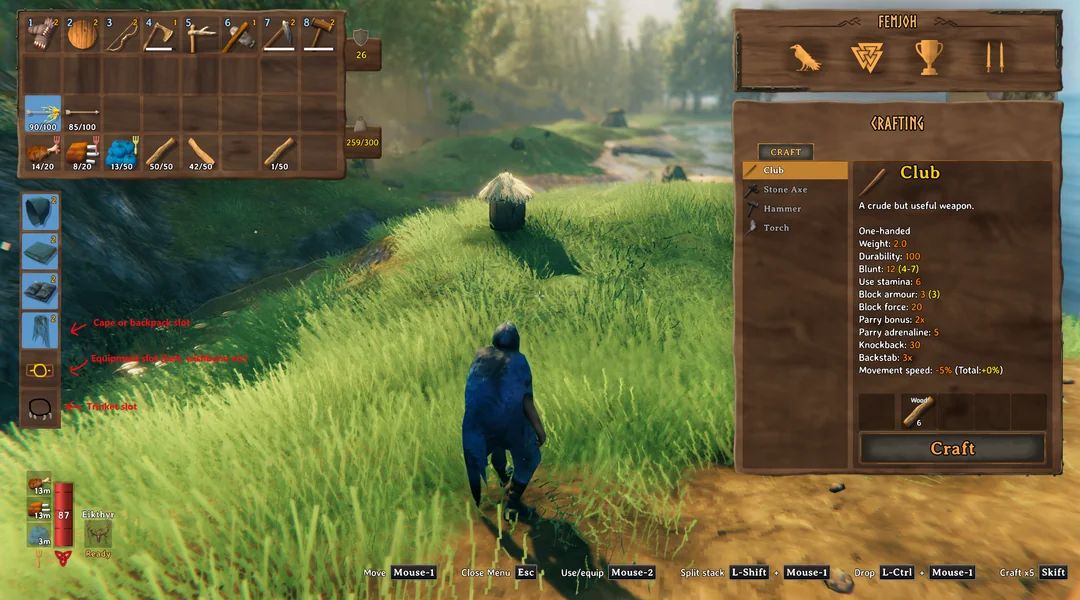Open the triangle knot icon panel
This screenshot has height=600, width=1080.
[x=867, y=58]
